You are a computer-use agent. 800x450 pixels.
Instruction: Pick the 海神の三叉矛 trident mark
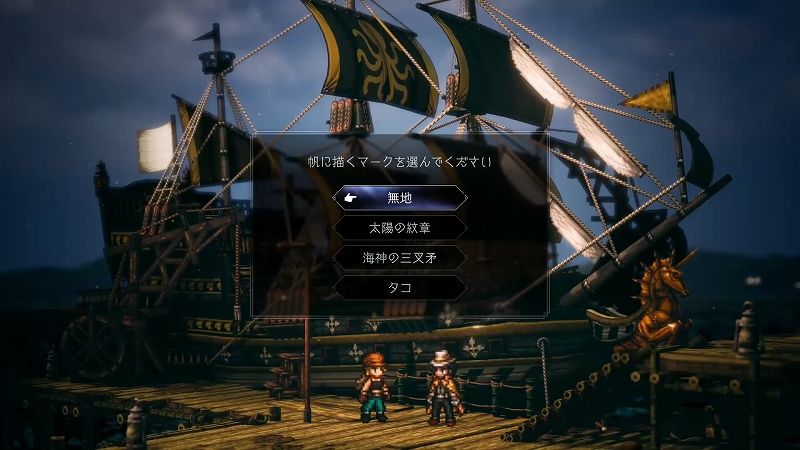(x=400, y=258)
